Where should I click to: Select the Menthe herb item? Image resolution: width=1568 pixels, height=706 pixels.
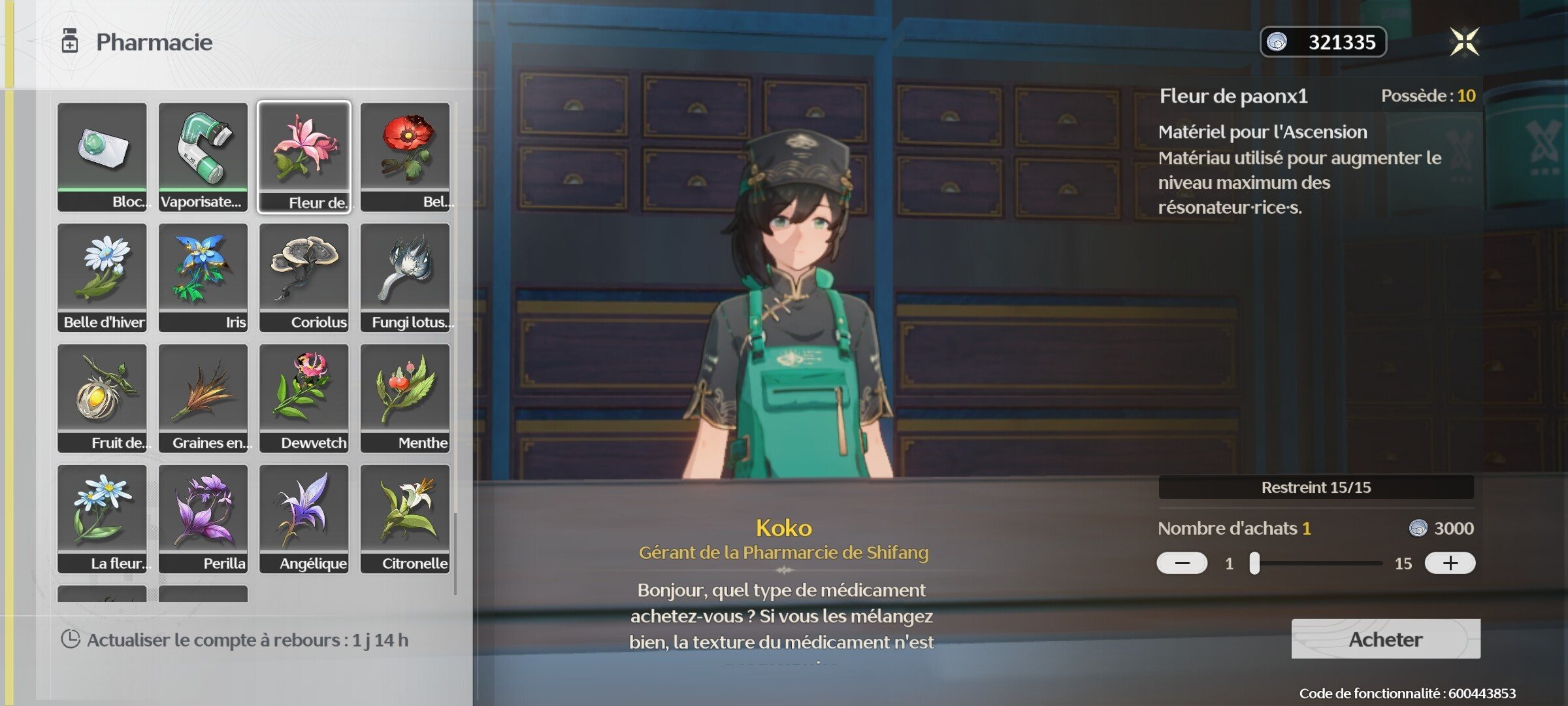tap(405, 397)
